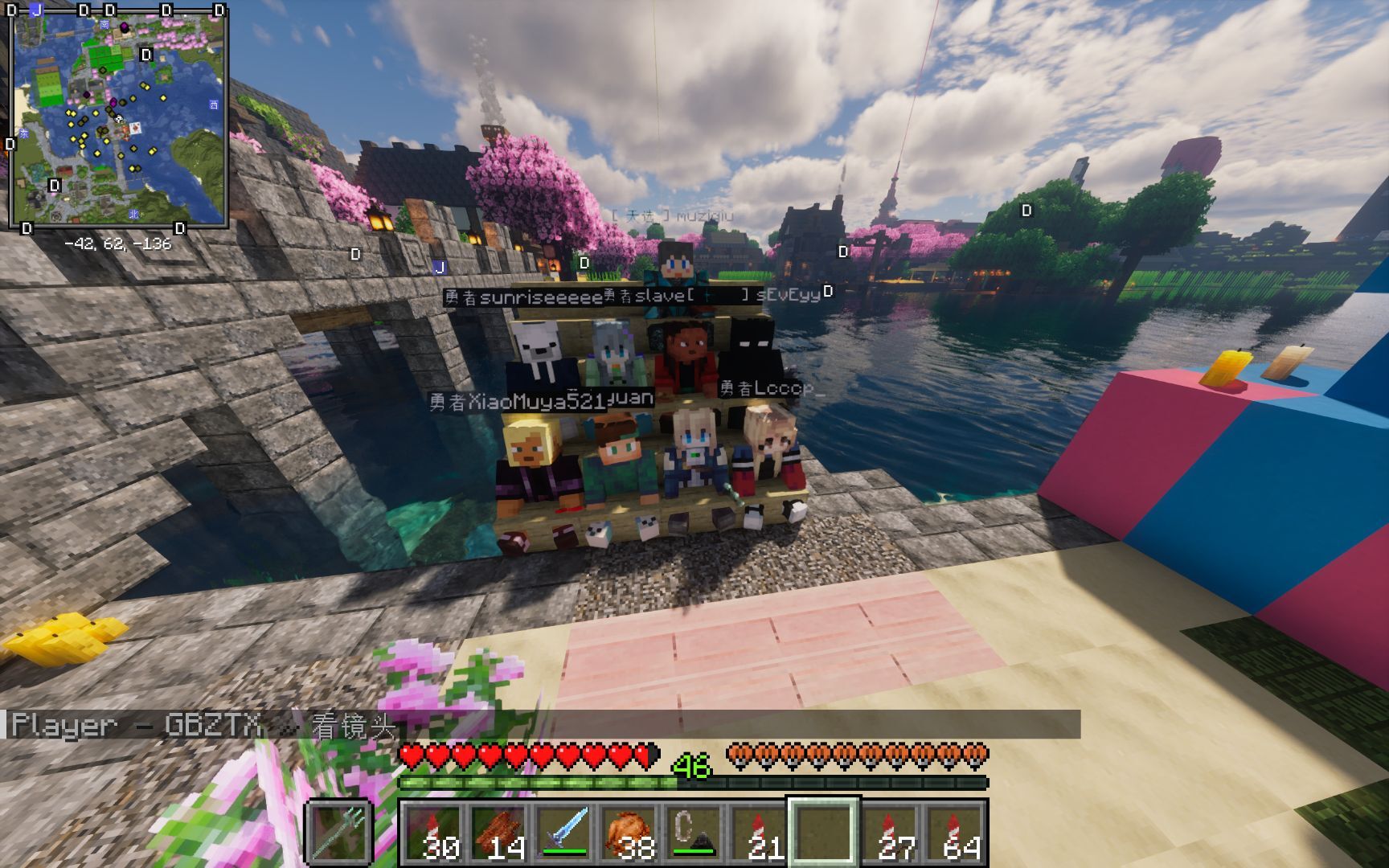
Task: Select the stack of 27 firework rockets
Action: coord(889,833)
